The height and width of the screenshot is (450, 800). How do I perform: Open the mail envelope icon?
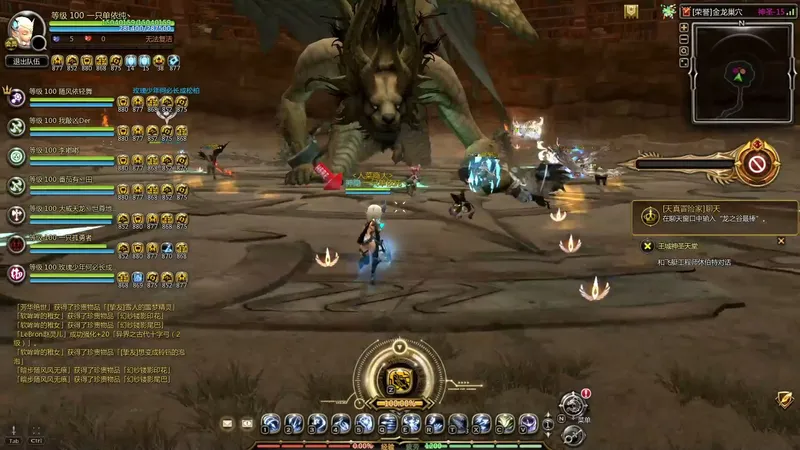(x=227, y=423)
